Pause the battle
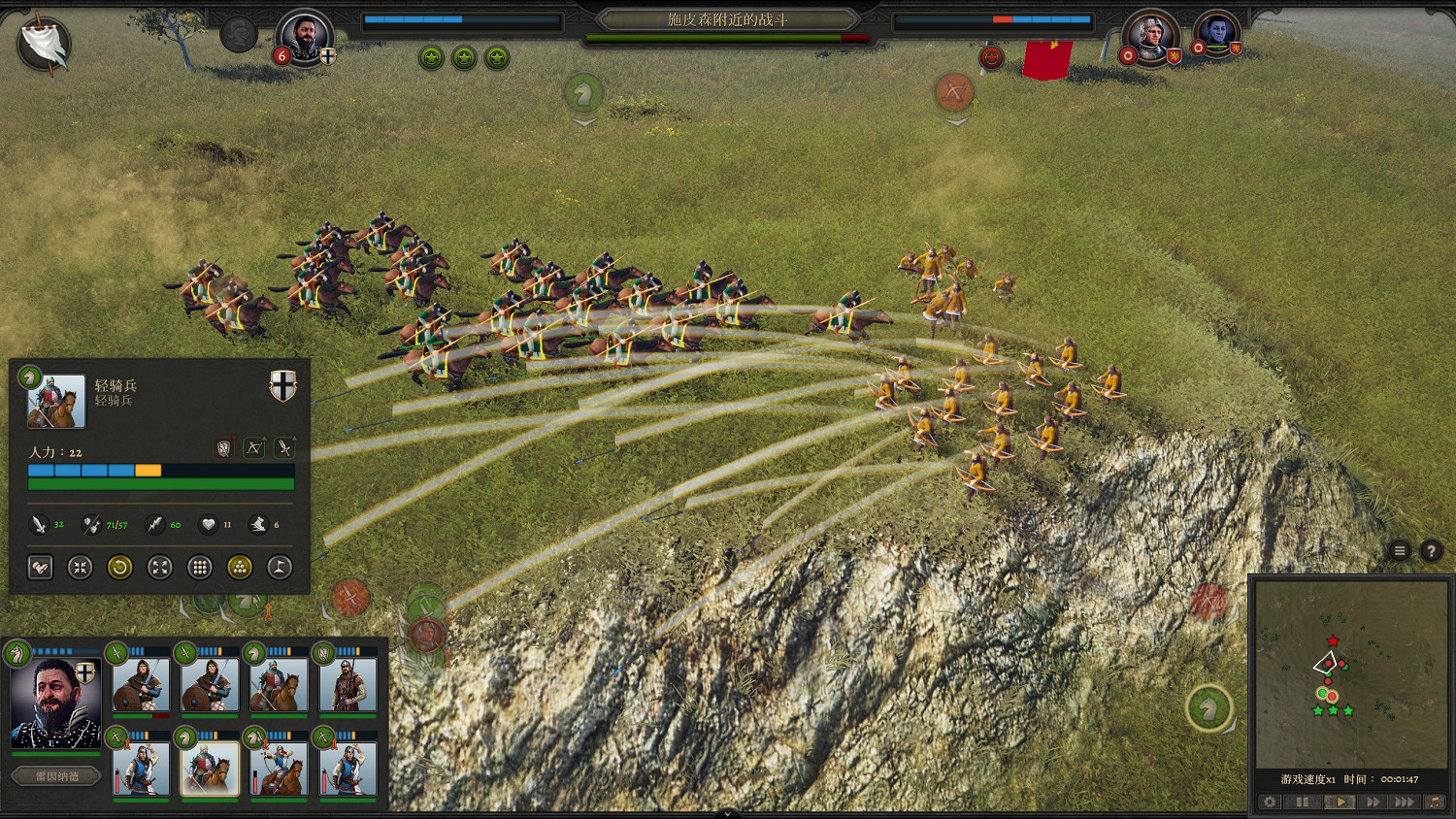The image size is (1456, 819). [1303, 803]
